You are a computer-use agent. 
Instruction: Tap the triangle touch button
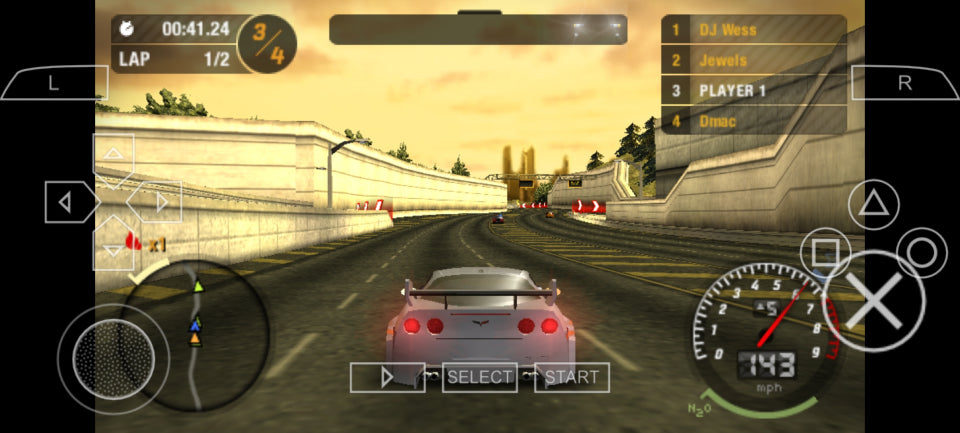874,205
